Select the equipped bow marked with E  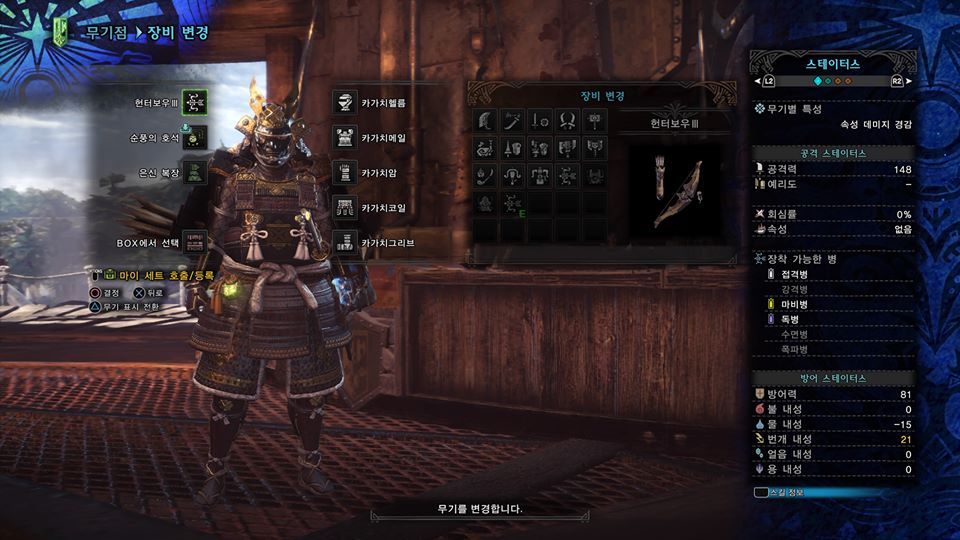tap(513, 205)
